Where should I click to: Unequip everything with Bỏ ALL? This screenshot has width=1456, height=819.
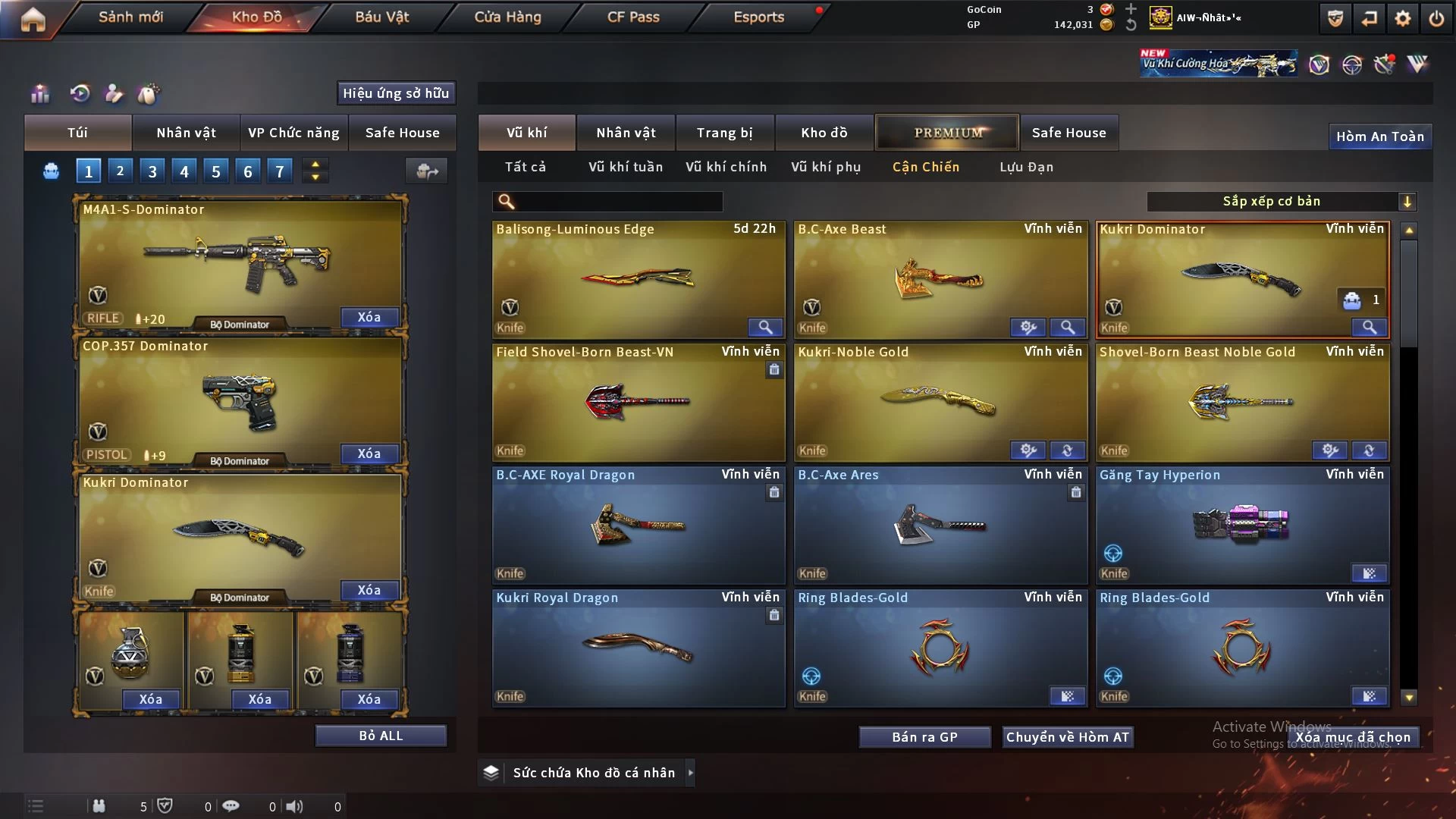381,736
